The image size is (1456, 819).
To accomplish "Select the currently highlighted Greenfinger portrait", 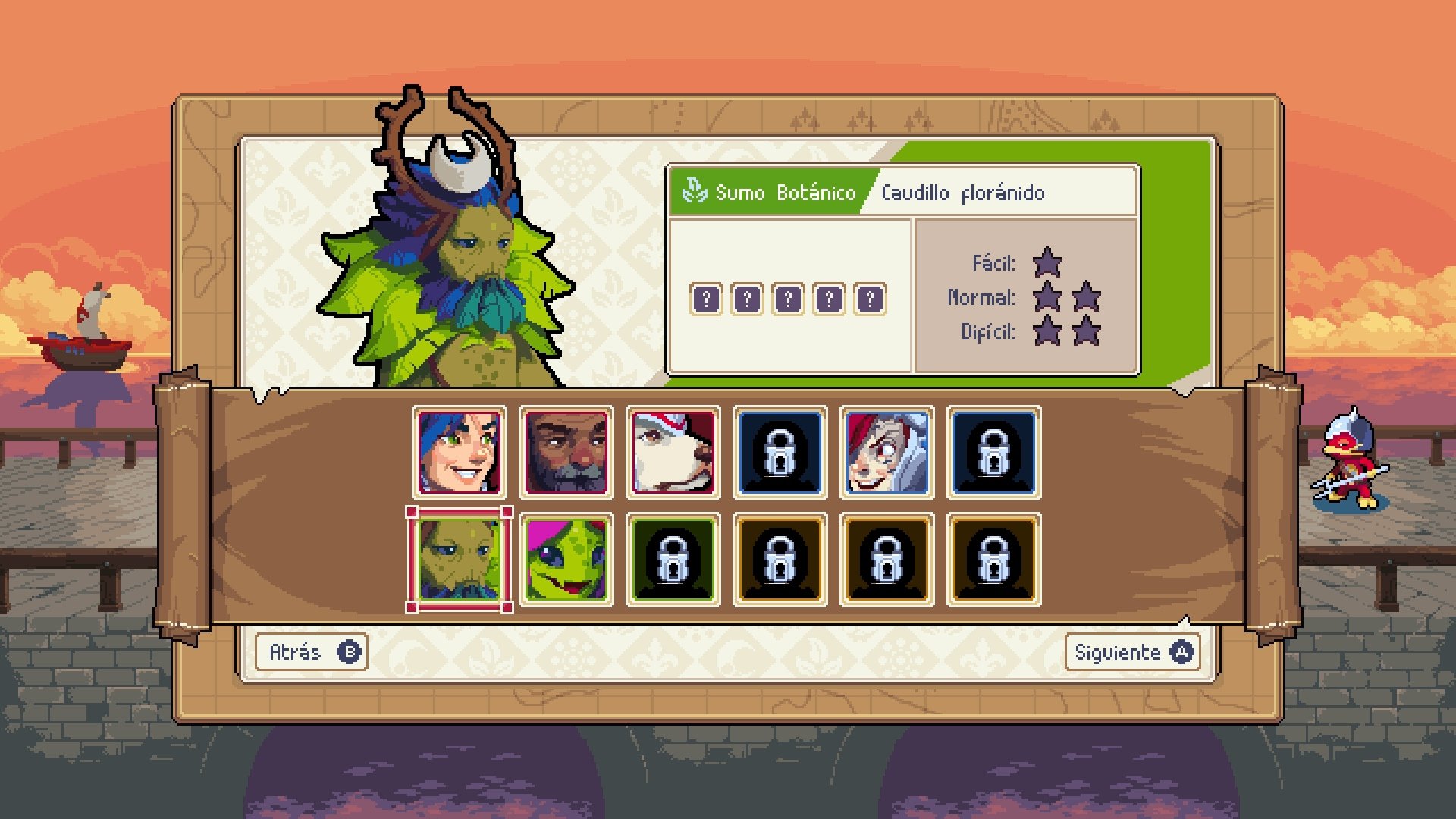I will 461,559.
